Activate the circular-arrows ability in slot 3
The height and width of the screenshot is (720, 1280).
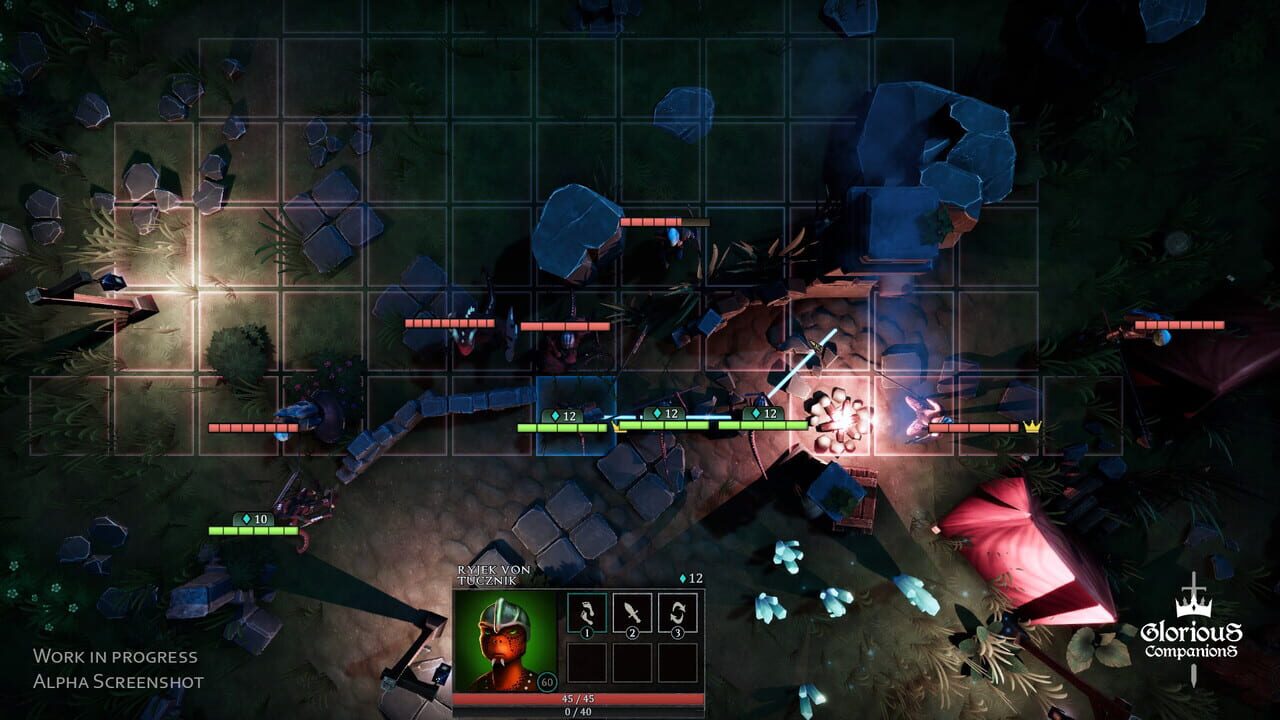coord(677,613)
